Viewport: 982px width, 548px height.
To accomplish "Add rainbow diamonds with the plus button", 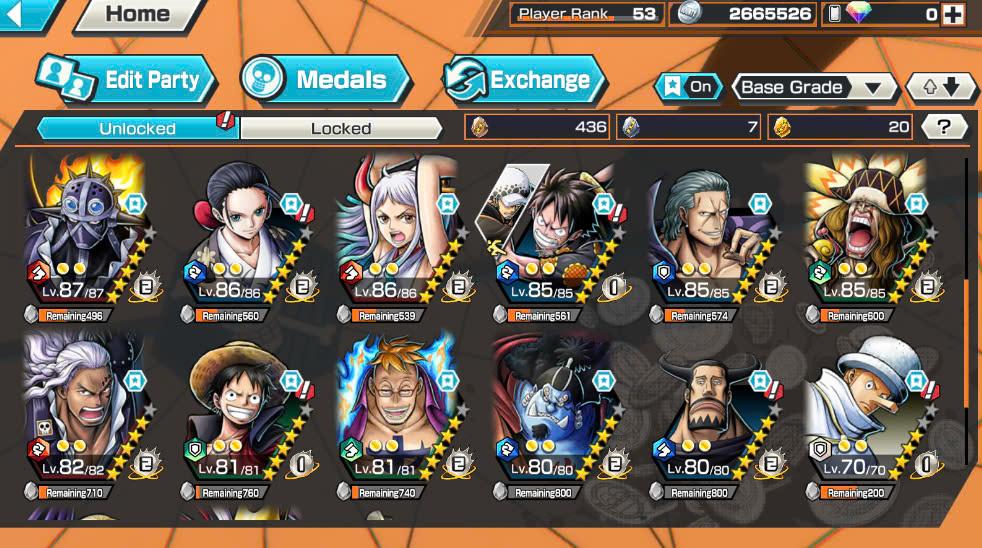I will pyautogui.click(x=953, y=15).
